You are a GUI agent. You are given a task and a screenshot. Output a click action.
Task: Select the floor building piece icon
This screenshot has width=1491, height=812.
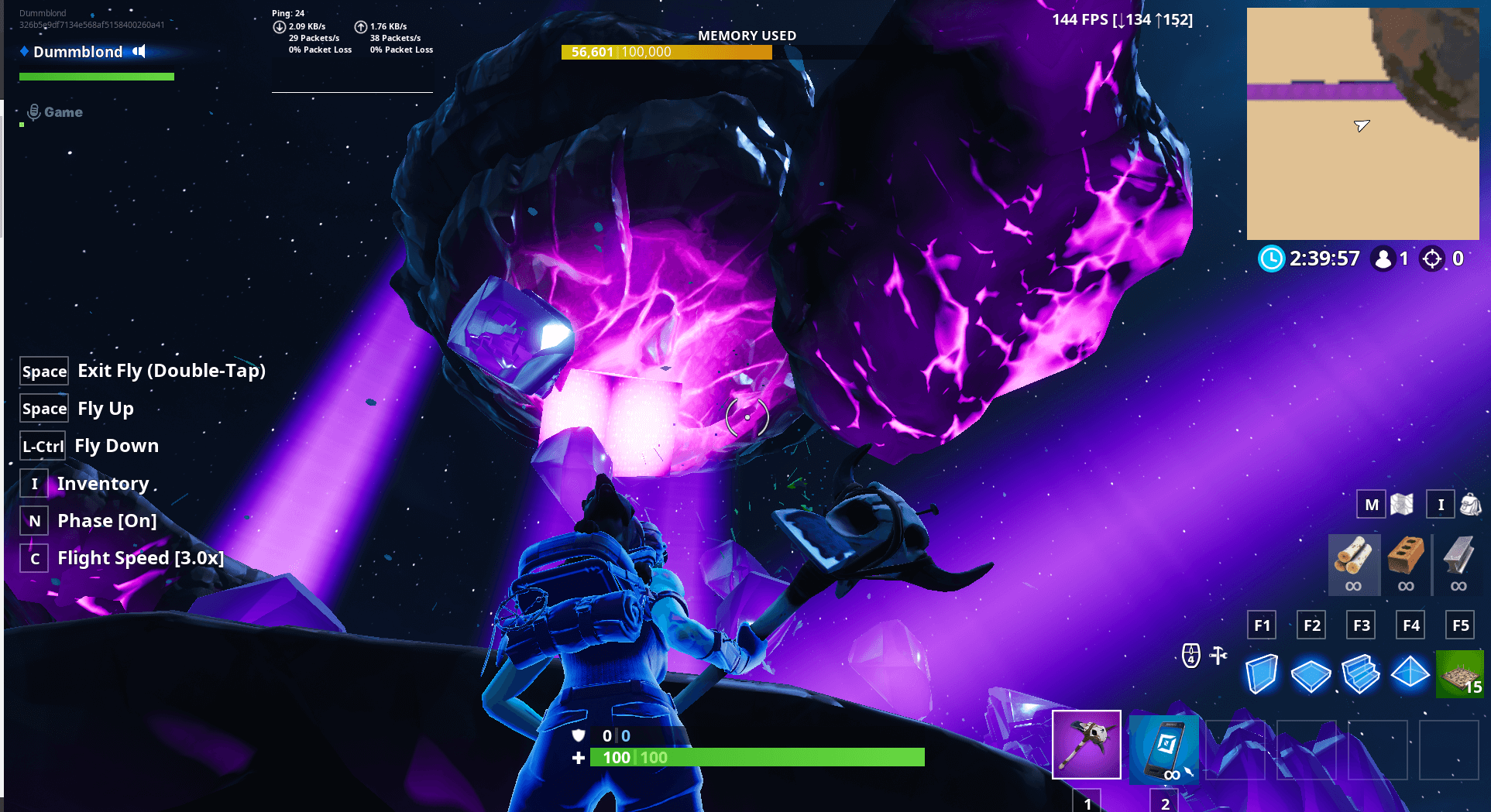(x=1311, y=673)
